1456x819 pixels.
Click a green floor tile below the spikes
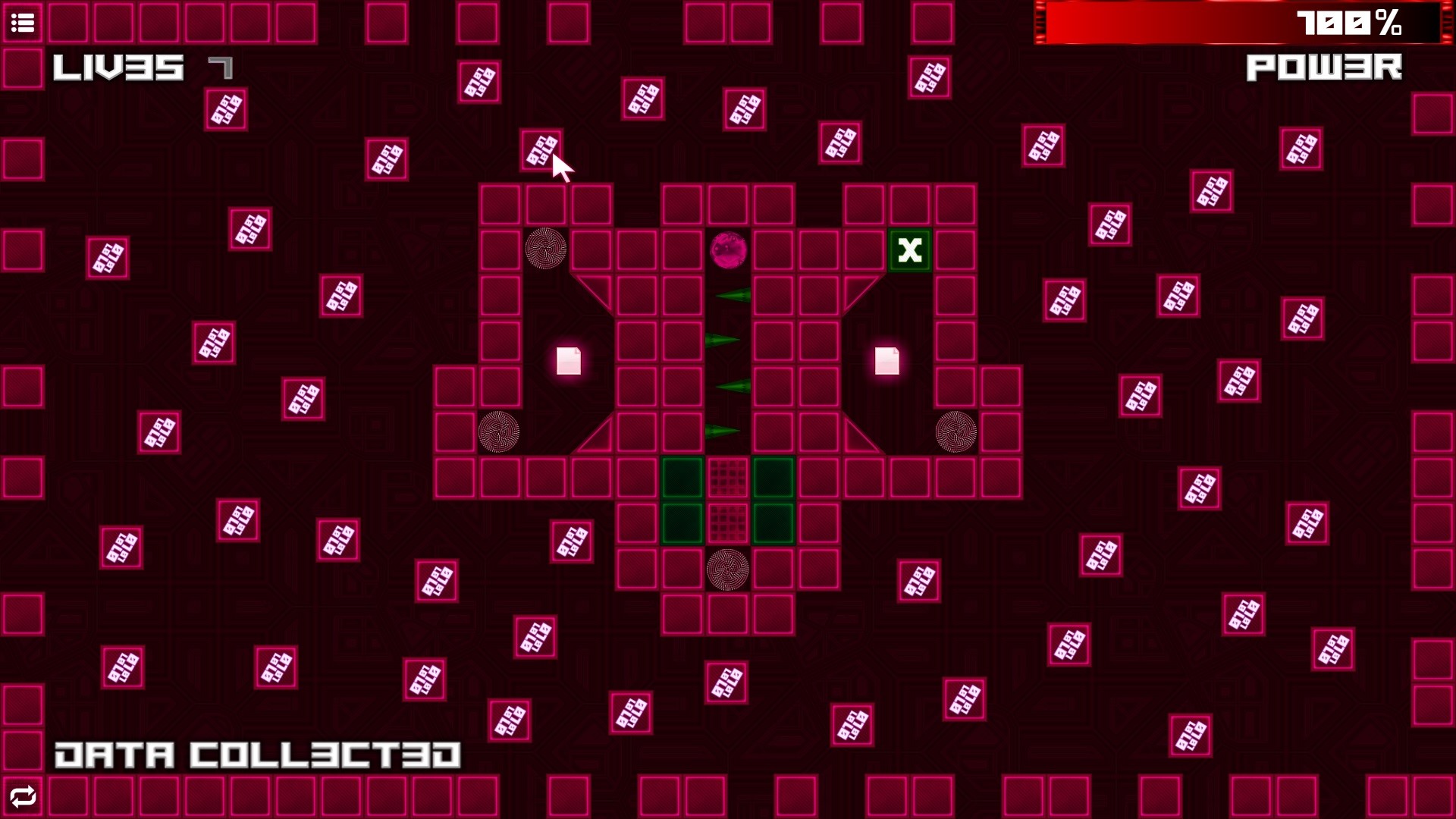pyautogui.click(x=682, y=478)
